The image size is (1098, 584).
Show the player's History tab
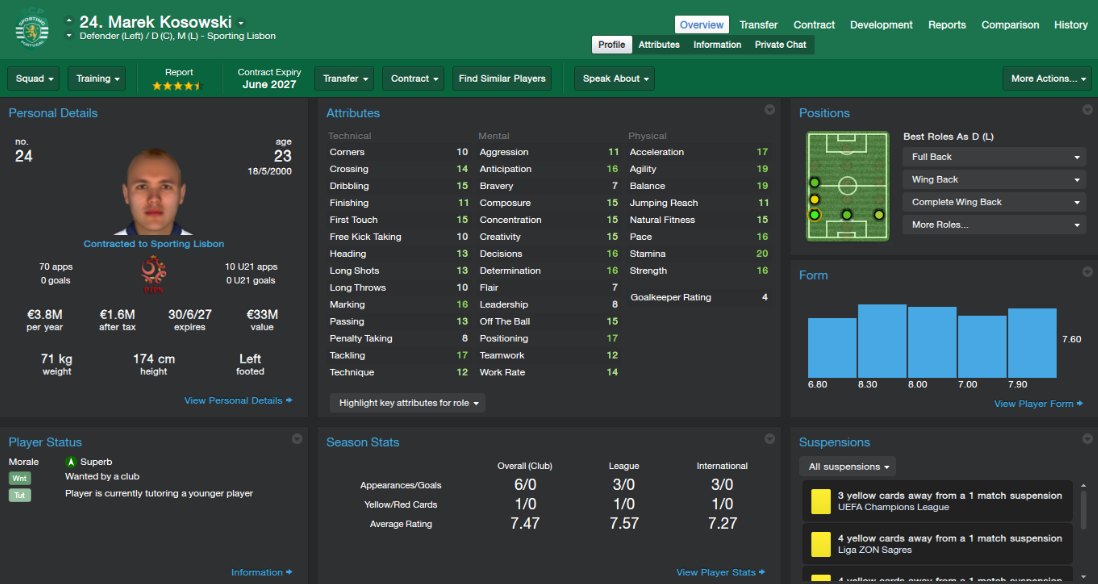(x=1070, y=25)
